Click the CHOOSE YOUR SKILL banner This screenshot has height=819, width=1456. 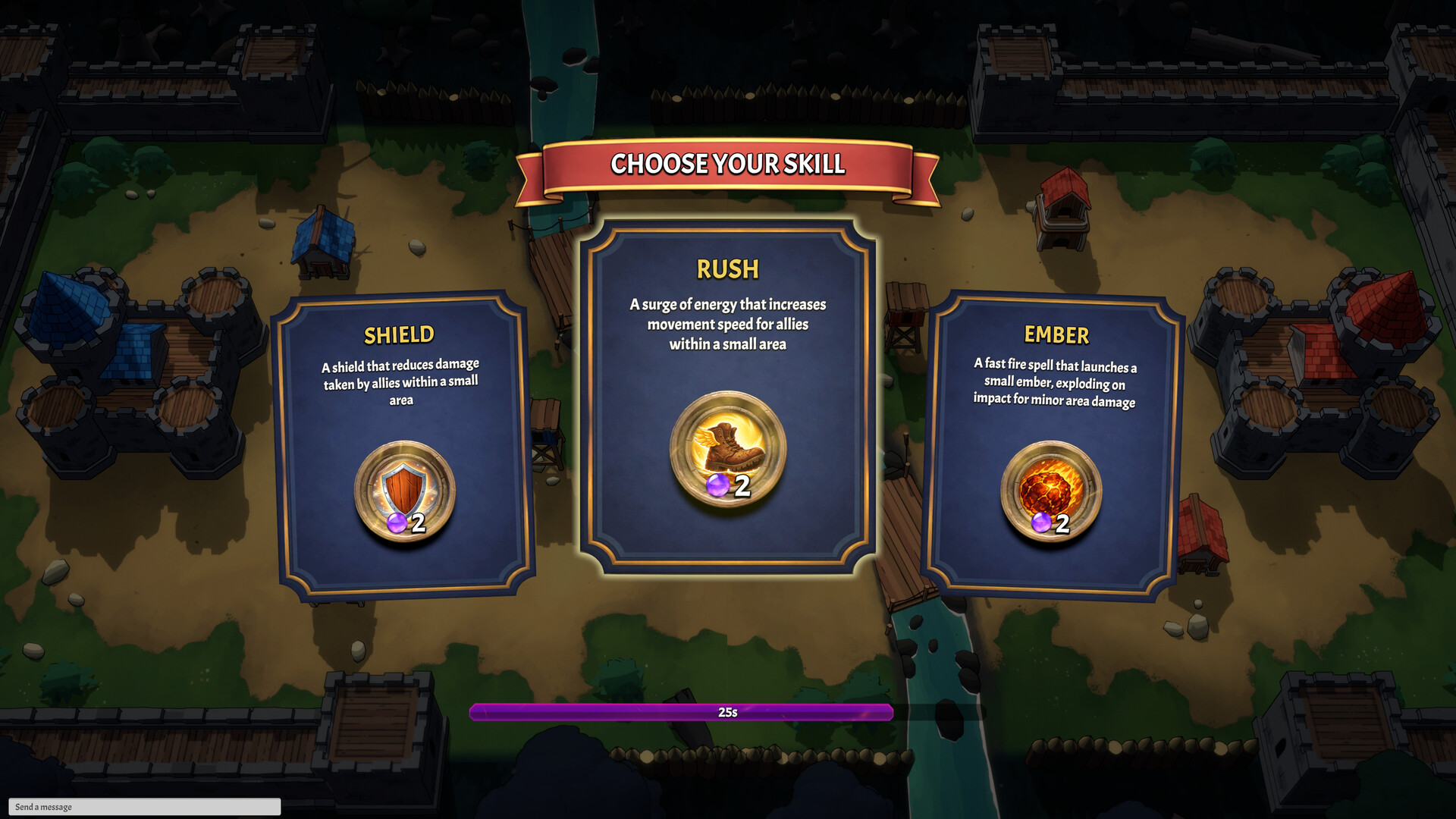point(727,162)
